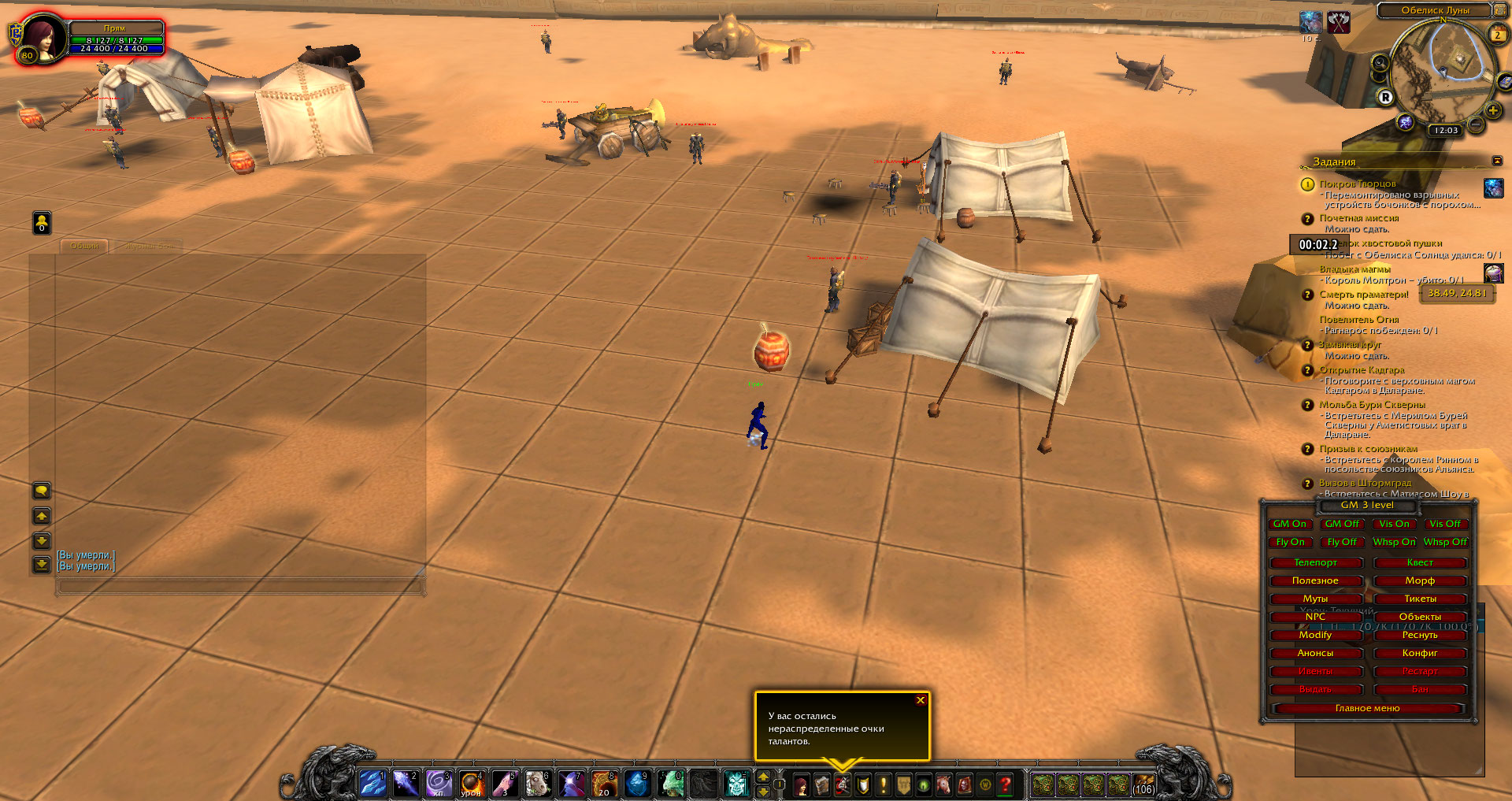This screenshot has width=1512, height=801.
Task: Click the Реснуть button
Action: (x=1420, y=635)
